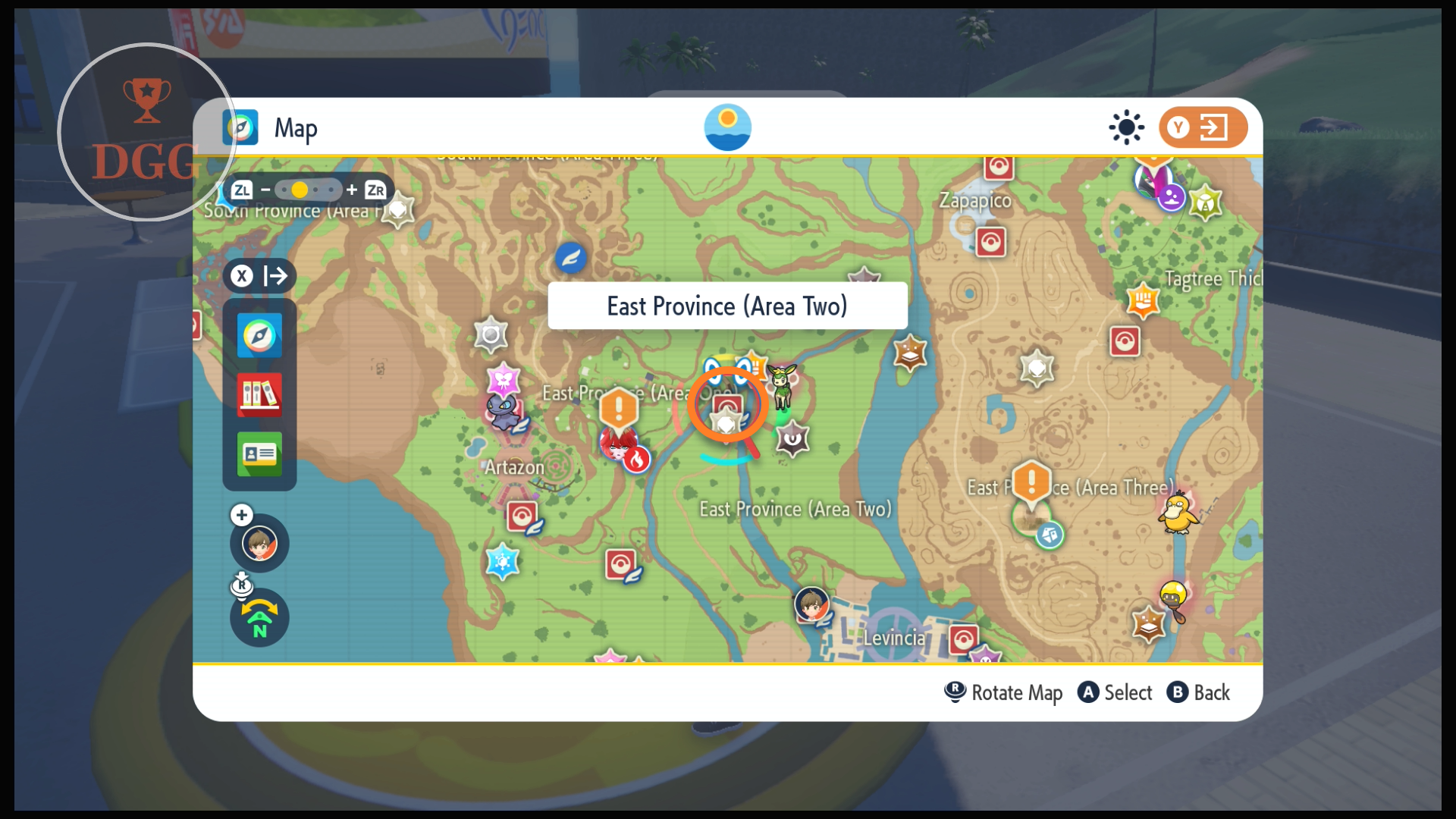This screenshot has height=819, width=1456.
Task: Open the Pokédex bookshelf icon
Action: point(259,394)
